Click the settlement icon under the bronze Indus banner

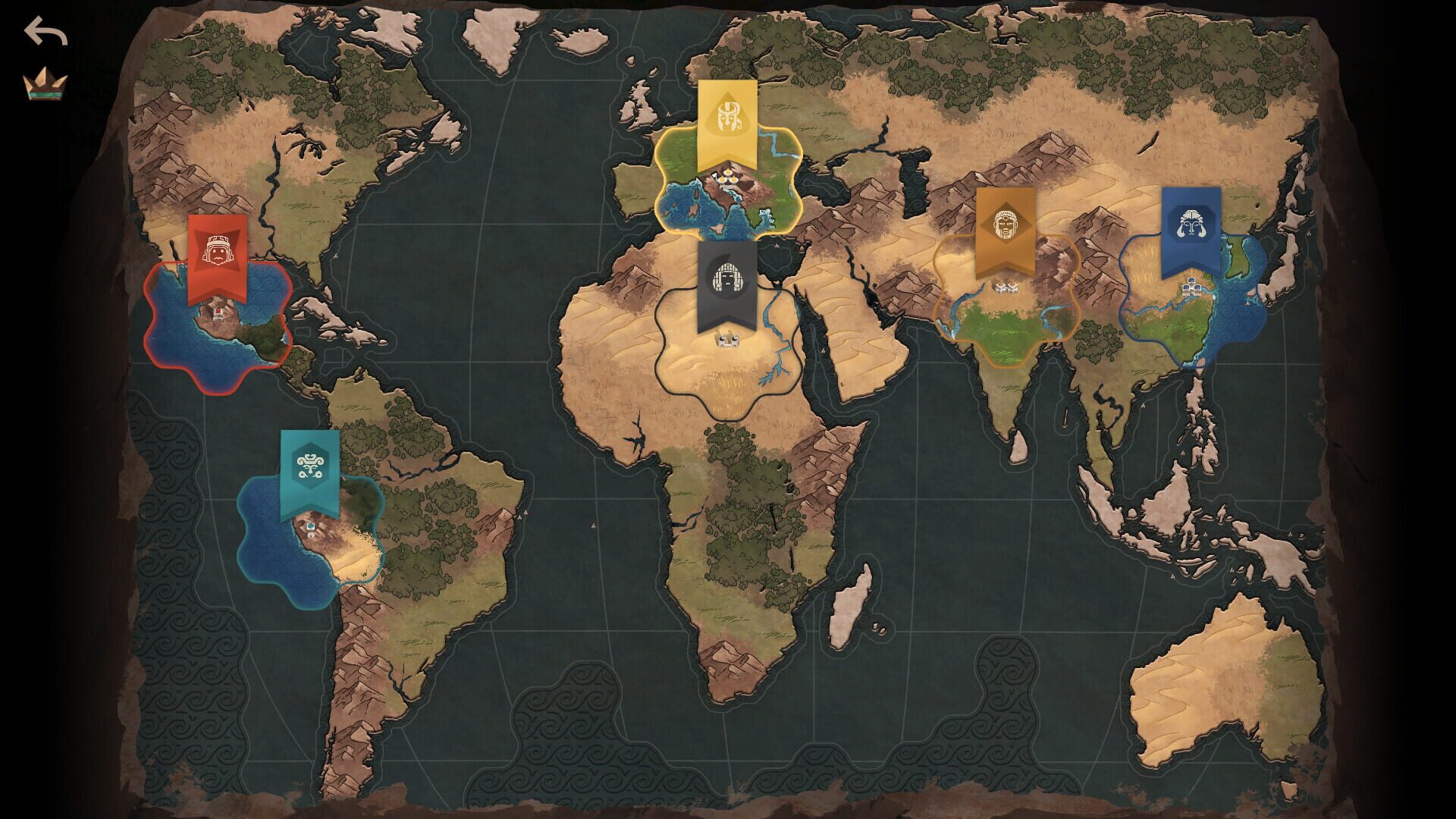[x=1006, y=288]
